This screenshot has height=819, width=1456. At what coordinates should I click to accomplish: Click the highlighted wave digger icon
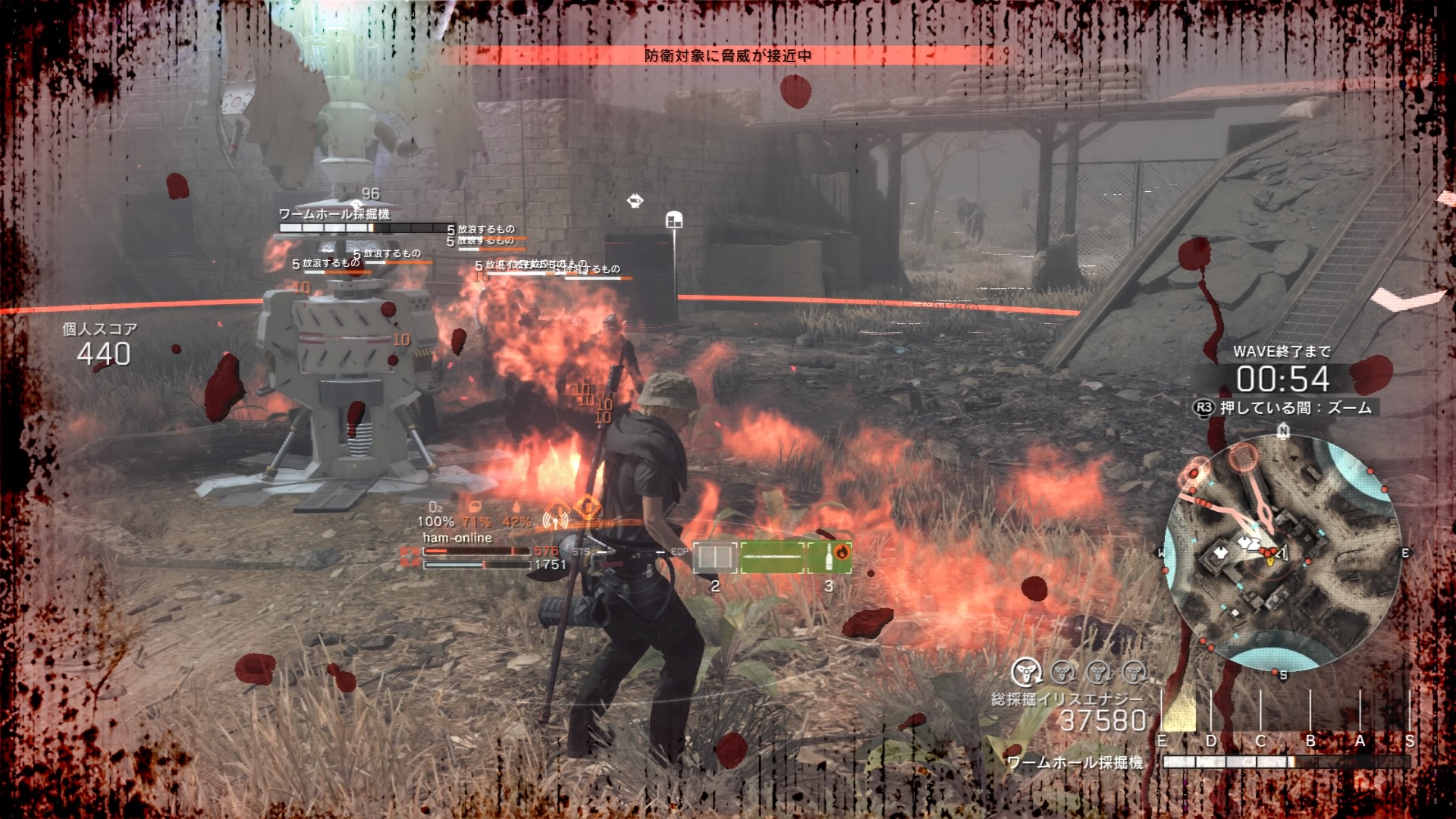[x=1026, y=671]
